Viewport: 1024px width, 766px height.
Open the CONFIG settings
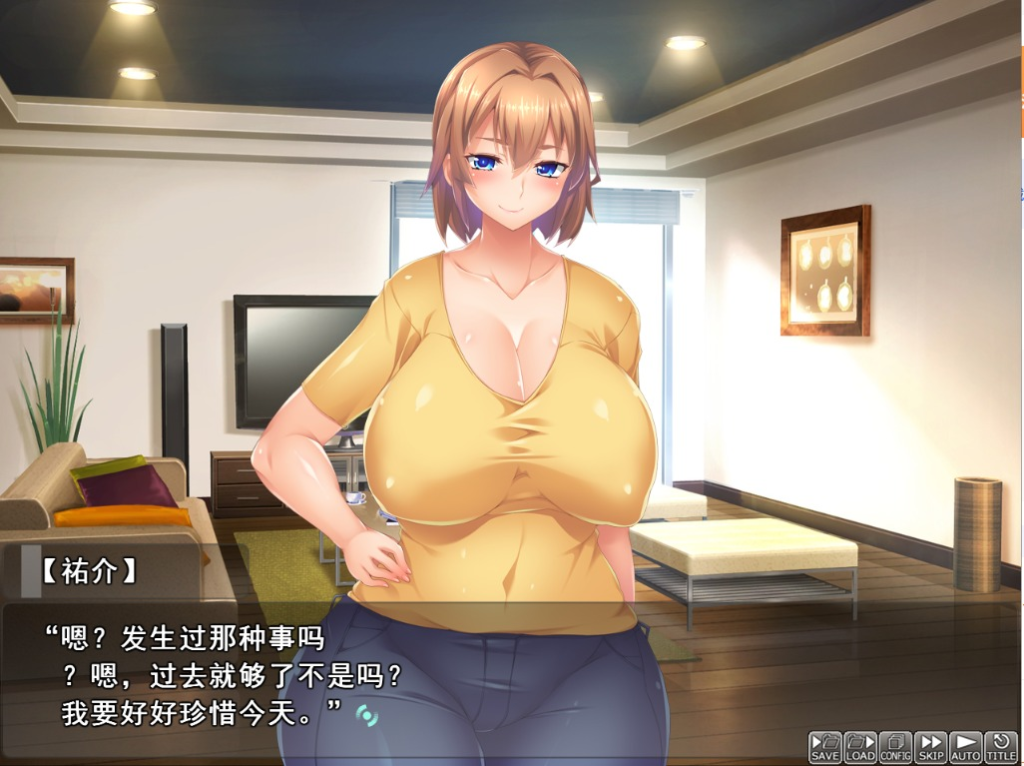[895, 747]
